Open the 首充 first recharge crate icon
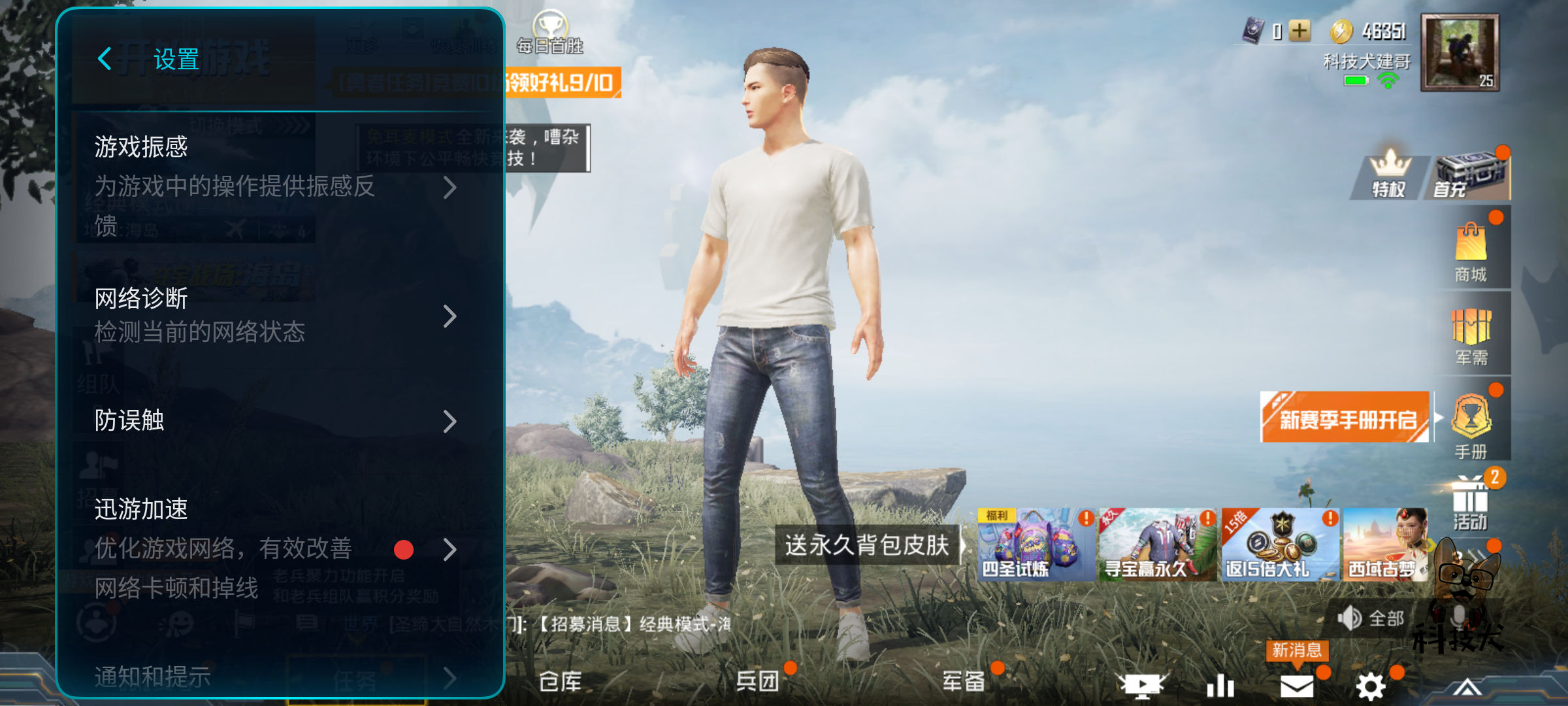1568x706 pixels. click(1469, 173)
